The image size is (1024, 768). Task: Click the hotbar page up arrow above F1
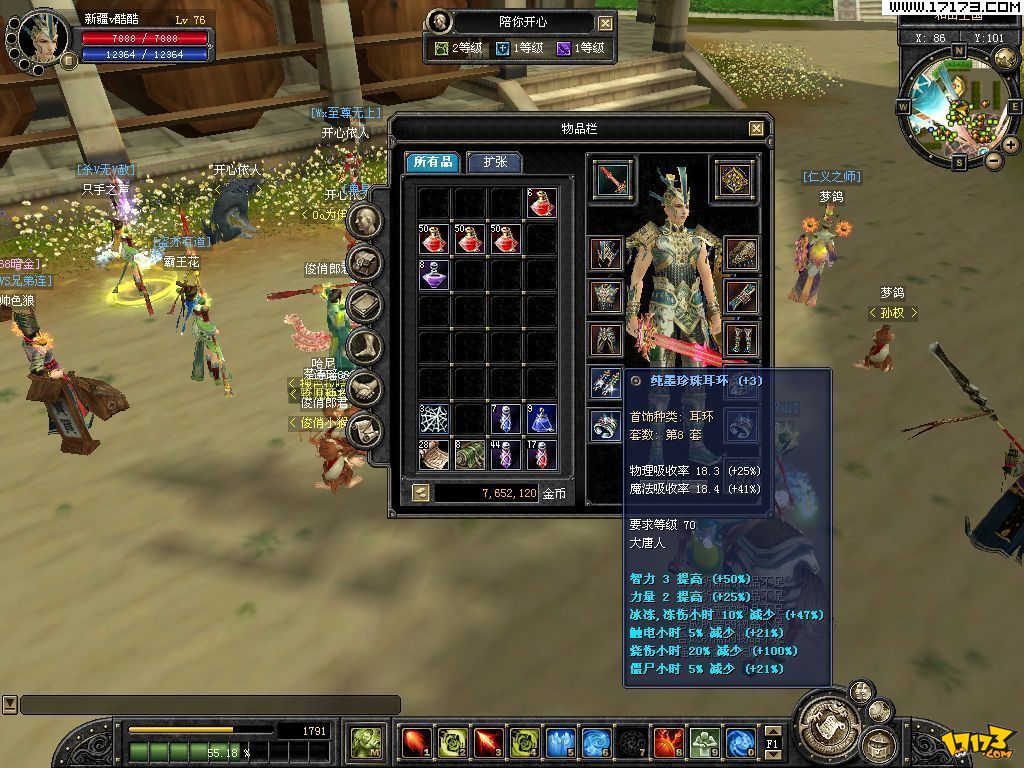pyautogui.click(x=773, y=731)
